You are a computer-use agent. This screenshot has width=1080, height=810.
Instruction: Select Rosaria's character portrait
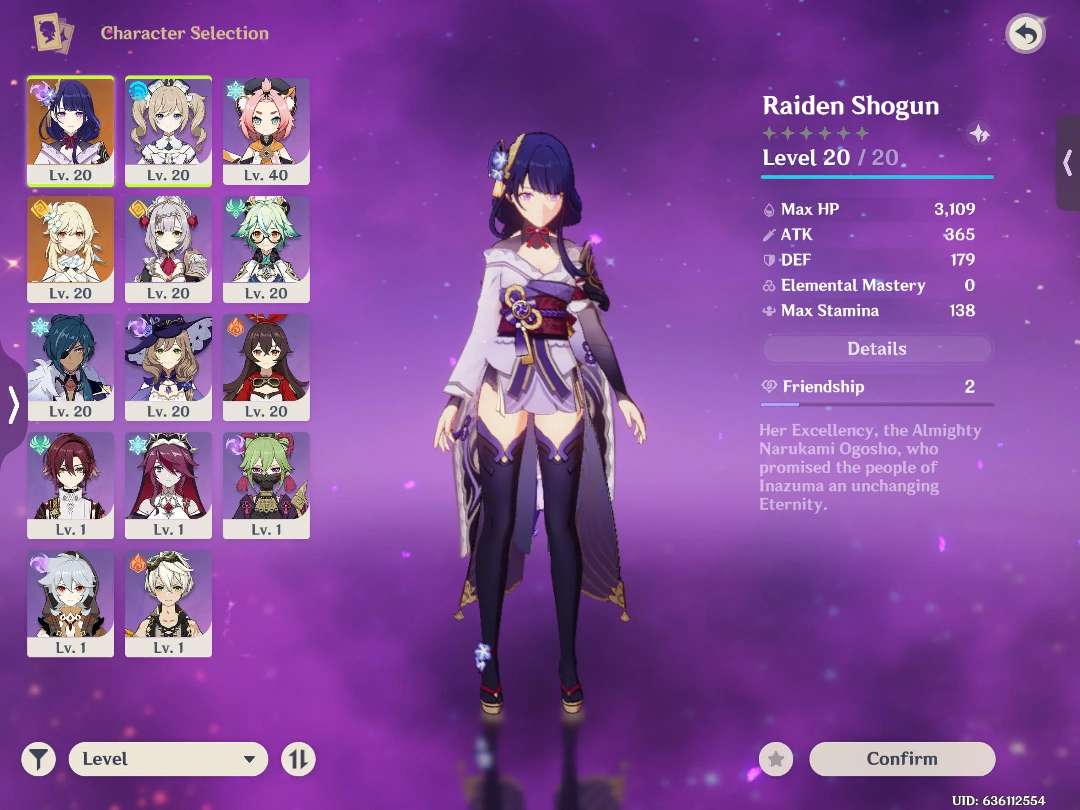pyautogui.click(x=168, y=485)
